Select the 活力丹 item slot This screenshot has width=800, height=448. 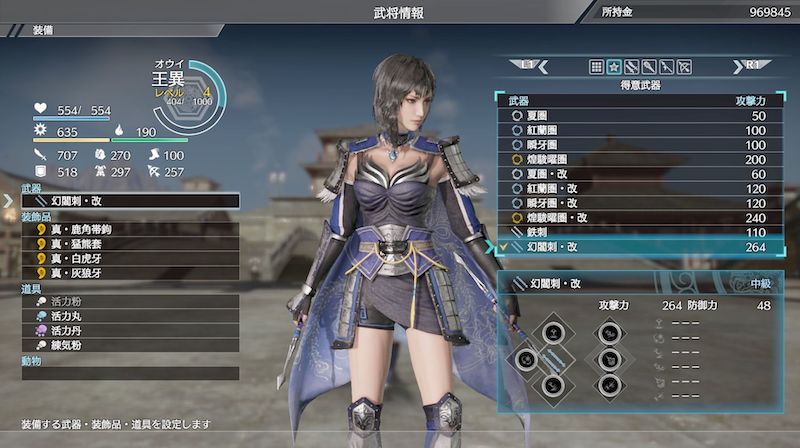(x=130, y=330)
